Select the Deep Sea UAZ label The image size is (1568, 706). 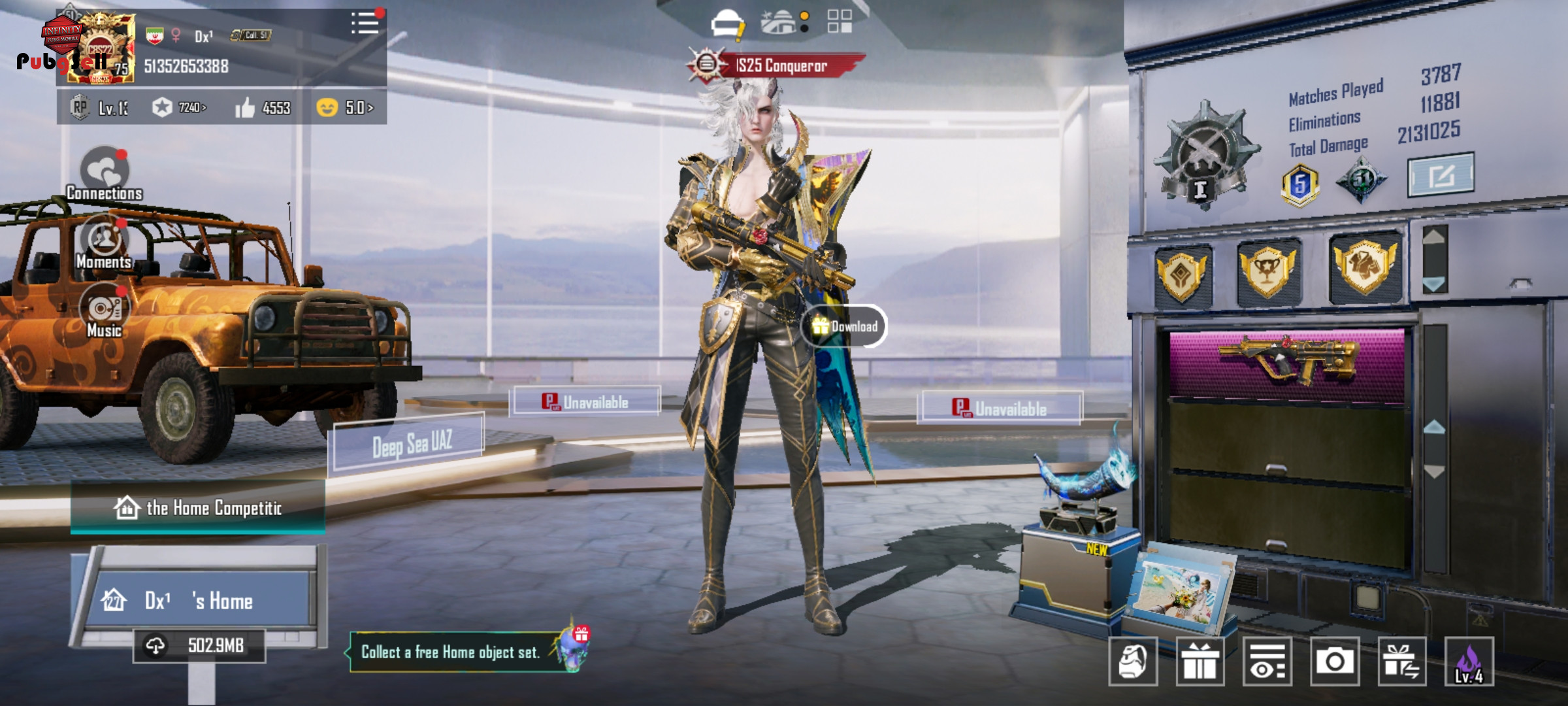[410, 445]
